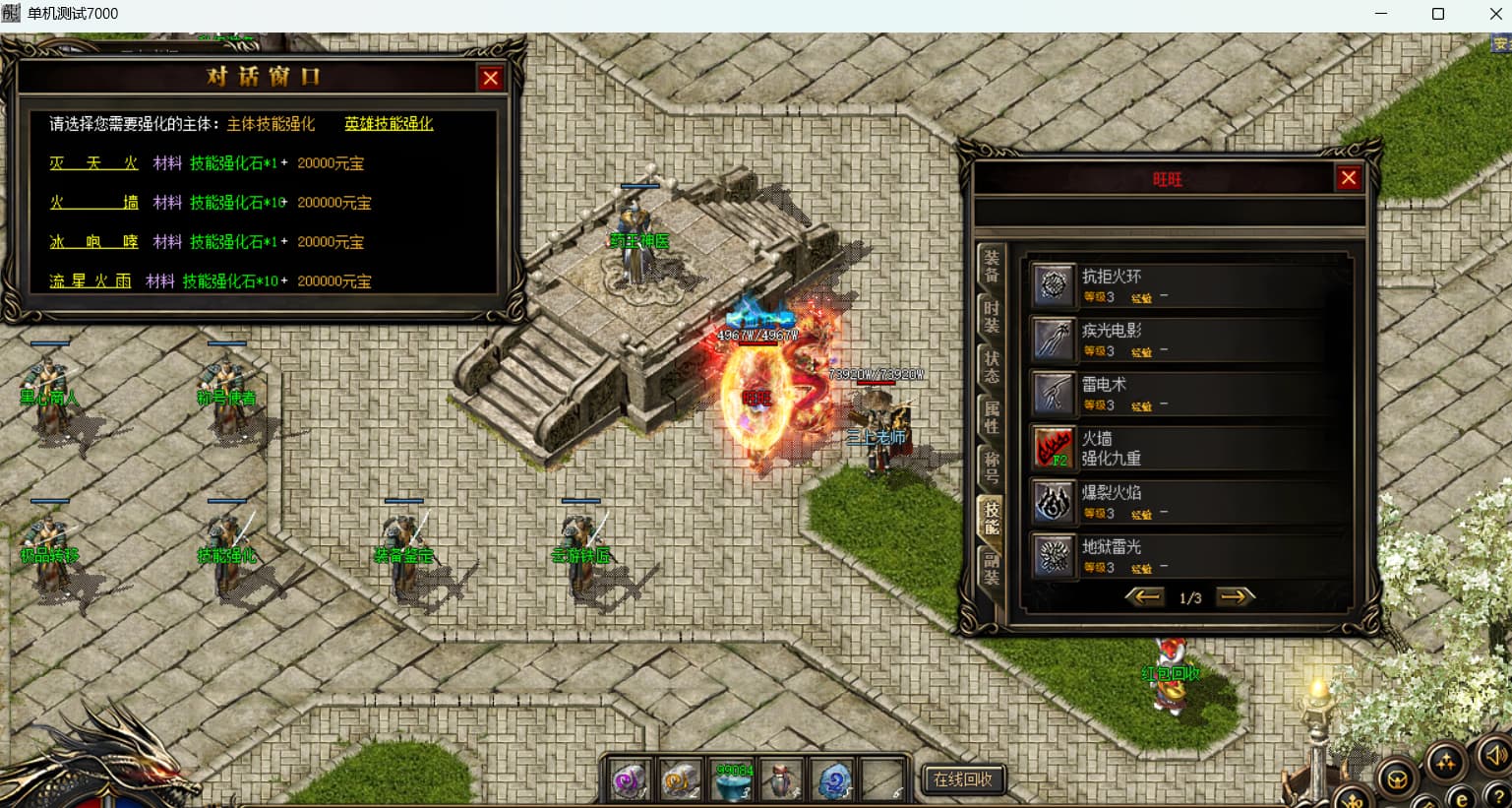The width and height of the screenshot is (1512, 808).
Task: Click the 在线回收 button
Action: [963, 779]
